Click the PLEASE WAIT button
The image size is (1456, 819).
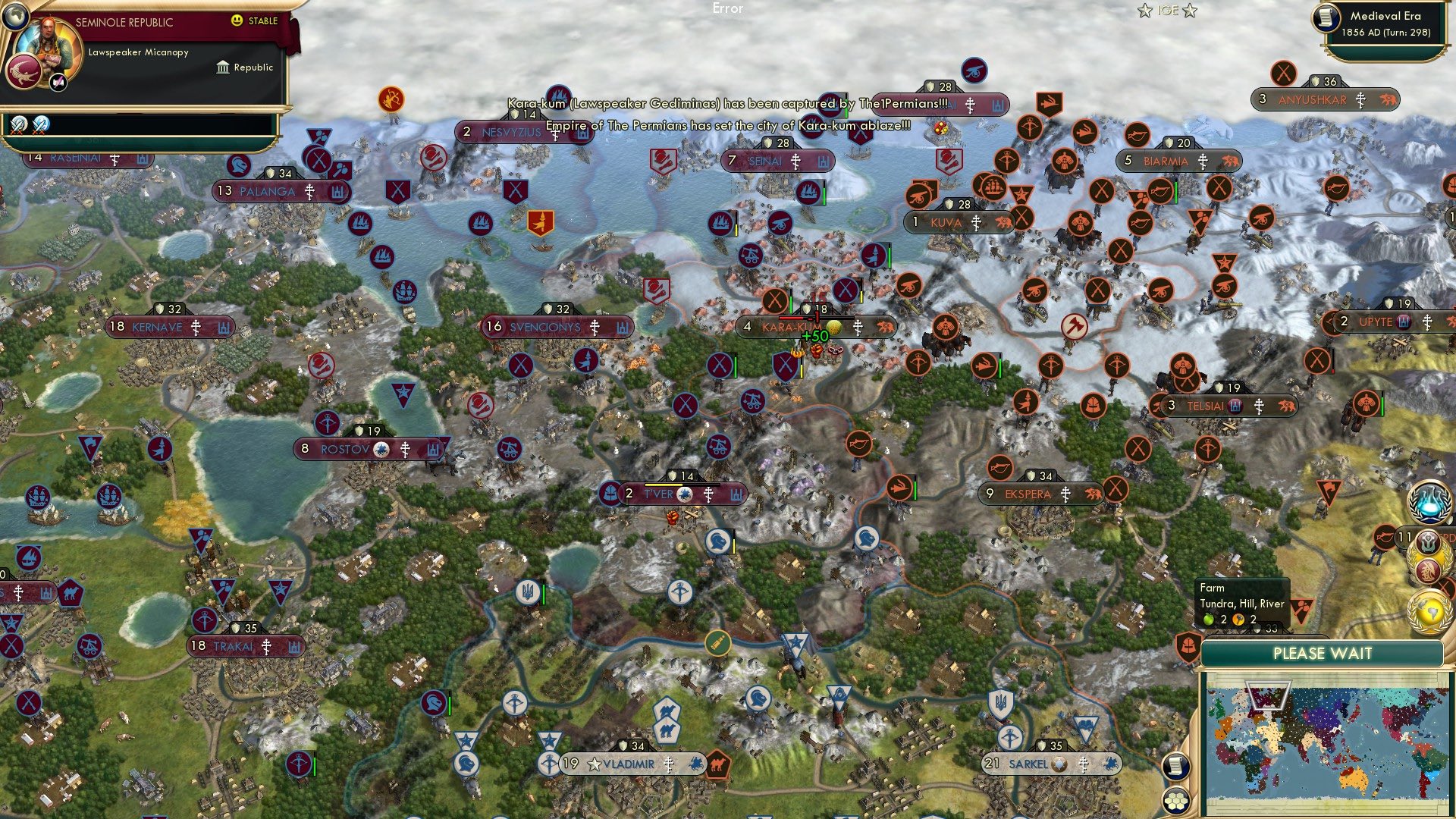coord(1324,653)
